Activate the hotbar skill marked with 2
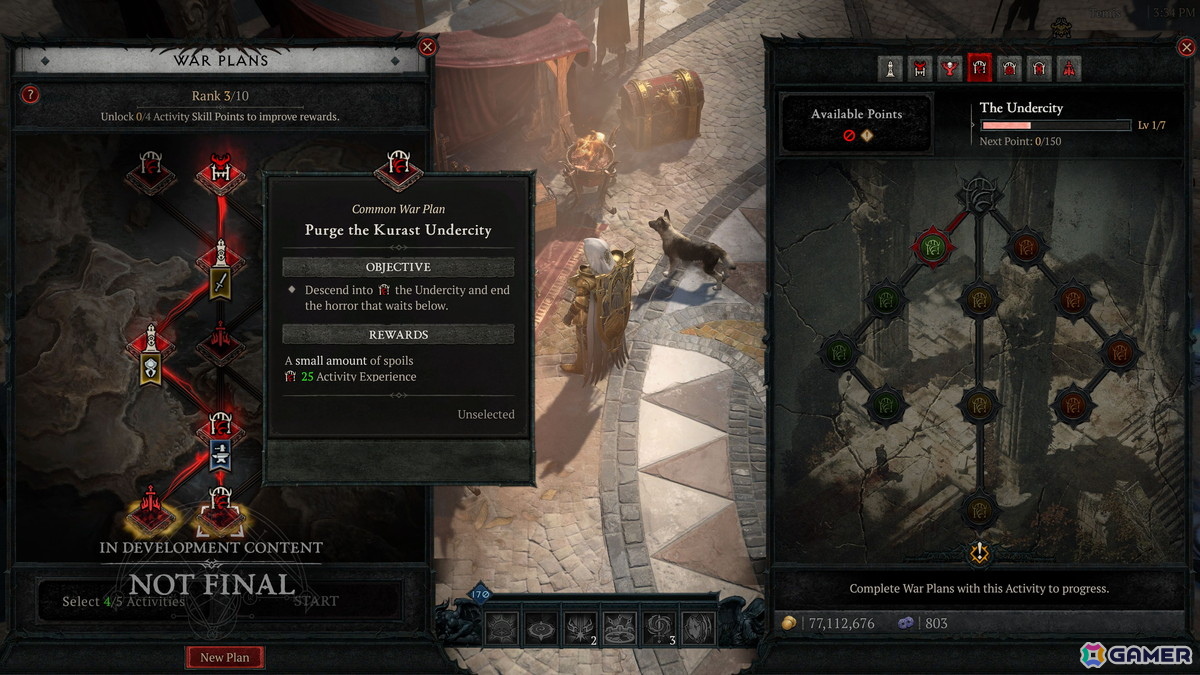1200x675 pixels. point(581,627)
